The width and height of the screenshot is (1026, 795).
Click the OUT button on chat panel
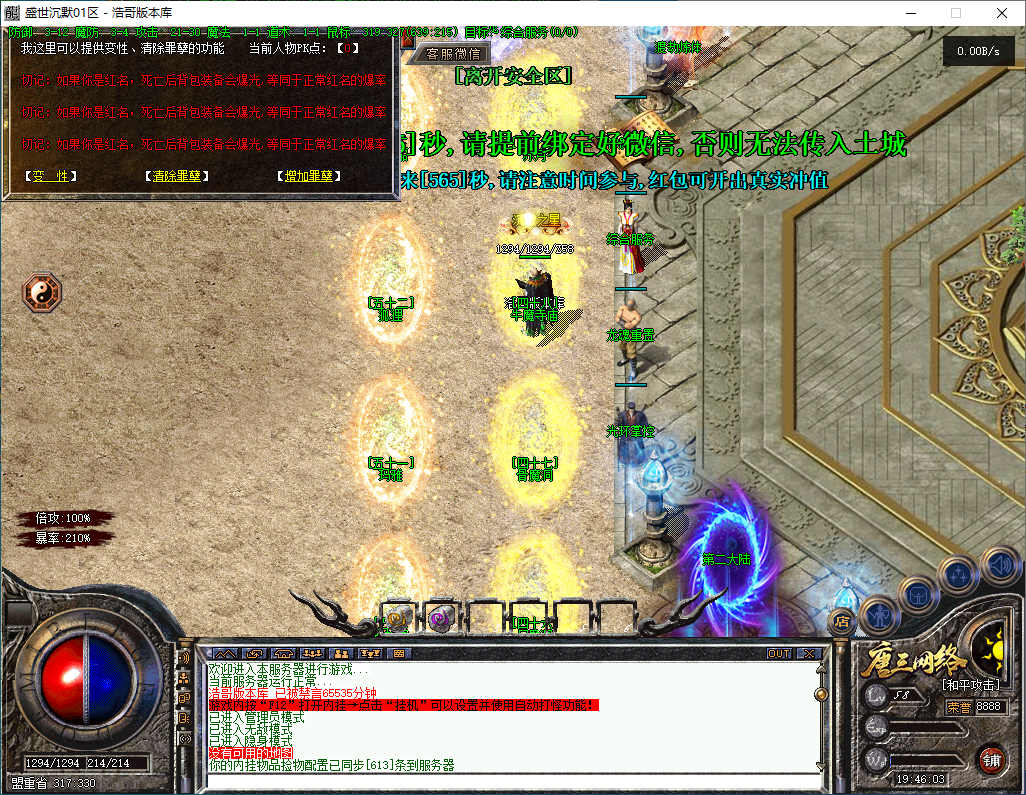coord(779,653)
